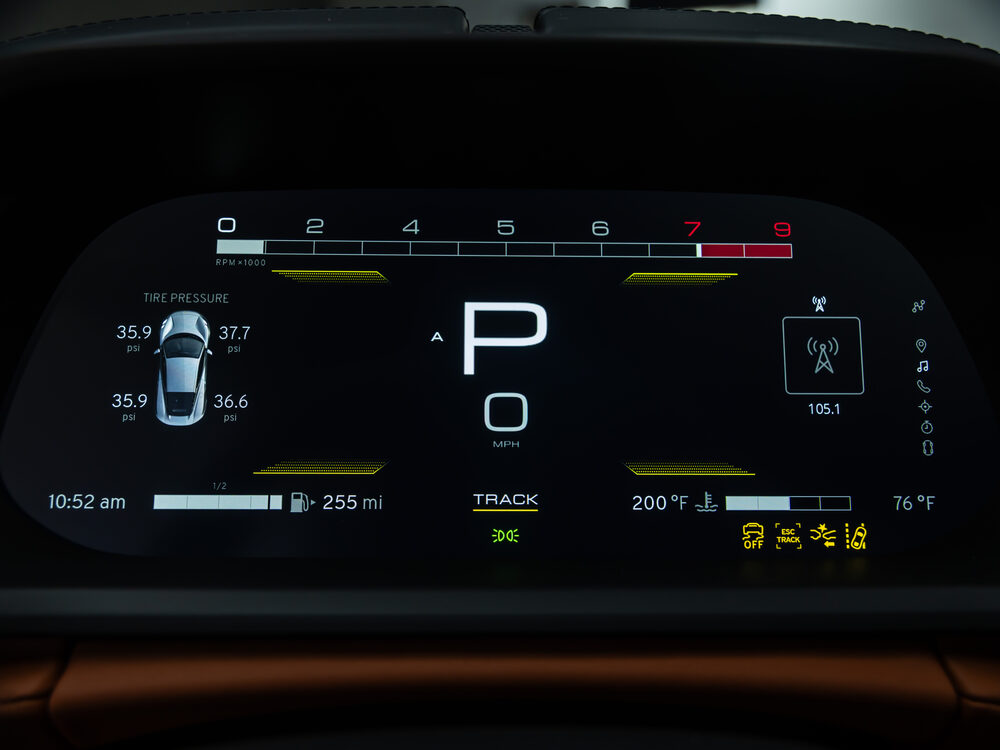Select the radio tower station tile
This screenshot has width=1000, height=750.
click(823, 355)
